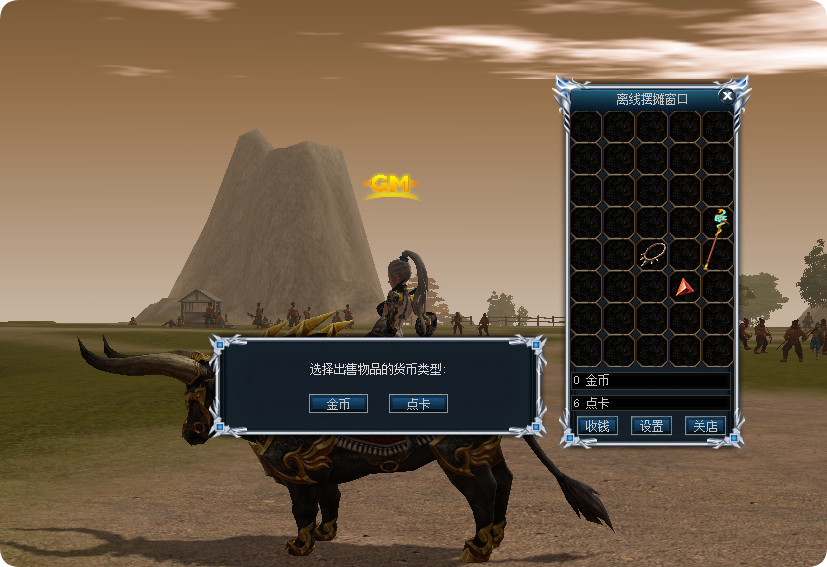Image resolution: width=827 pixels, height=567 pixels.
Task: Click the 收钱 collect money button
Action: point(597,426)
